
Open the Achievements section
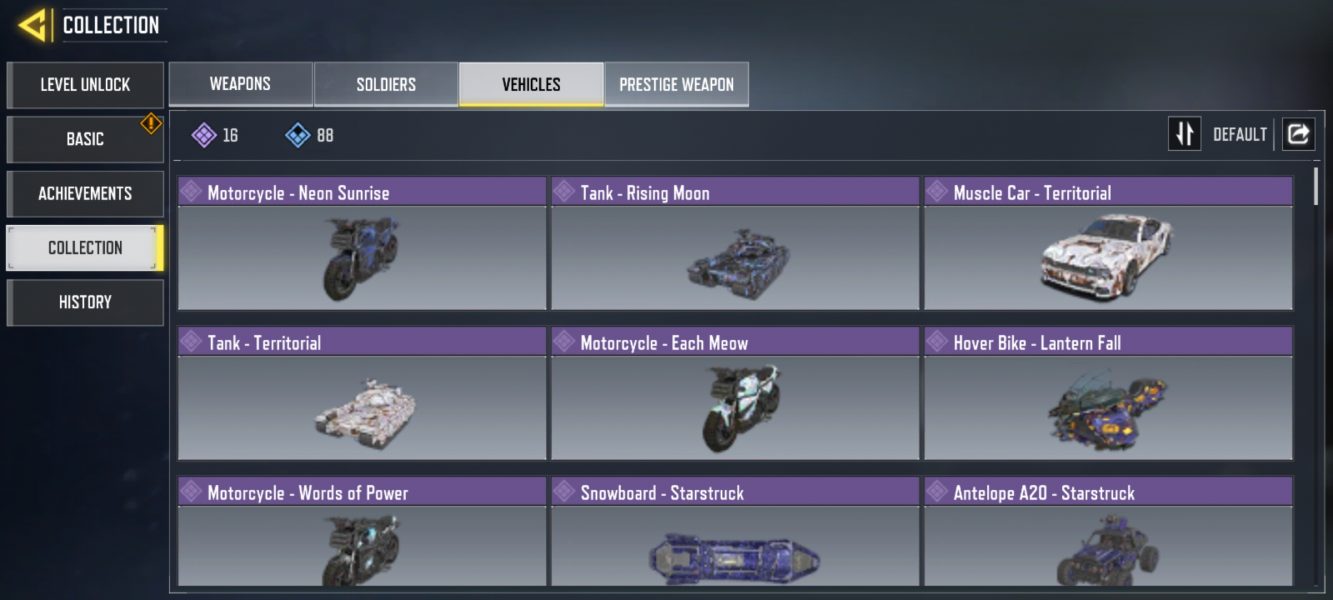[85, 193]
